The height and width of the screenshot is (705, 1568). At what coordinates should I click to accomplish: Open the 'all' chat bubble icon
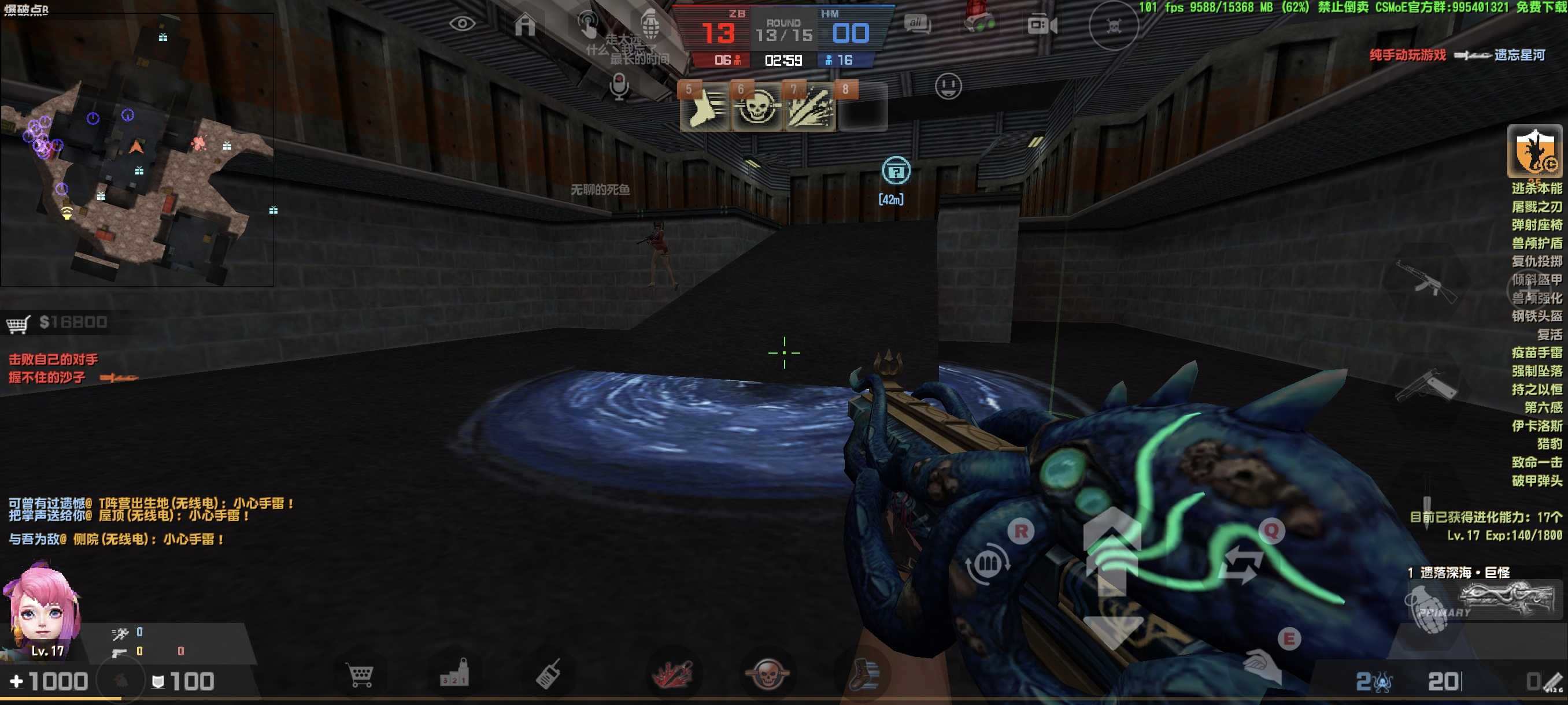(x=917, y=24)
